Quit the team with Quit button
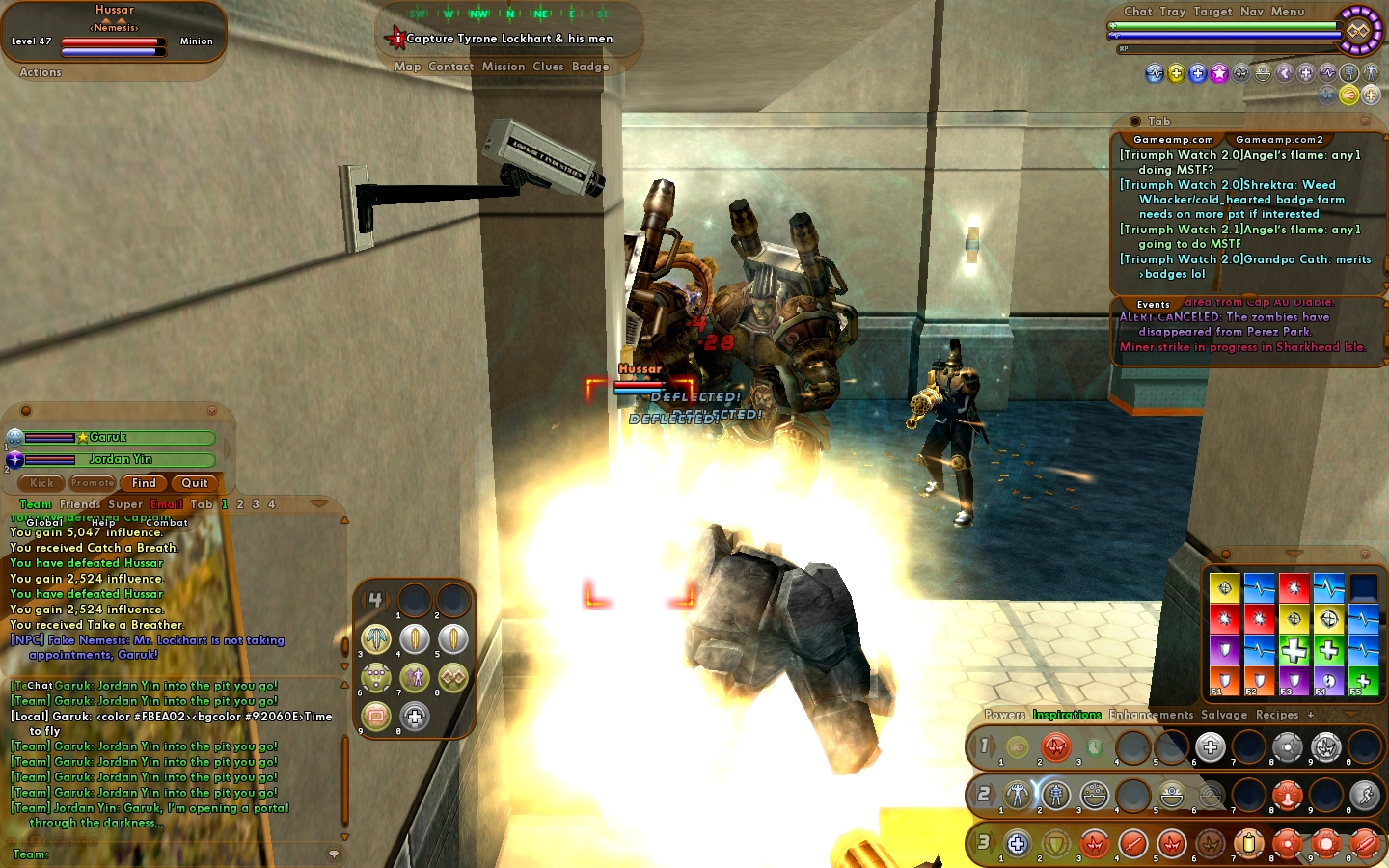The width and height of the screenshot is (1389, 868). 195,483
